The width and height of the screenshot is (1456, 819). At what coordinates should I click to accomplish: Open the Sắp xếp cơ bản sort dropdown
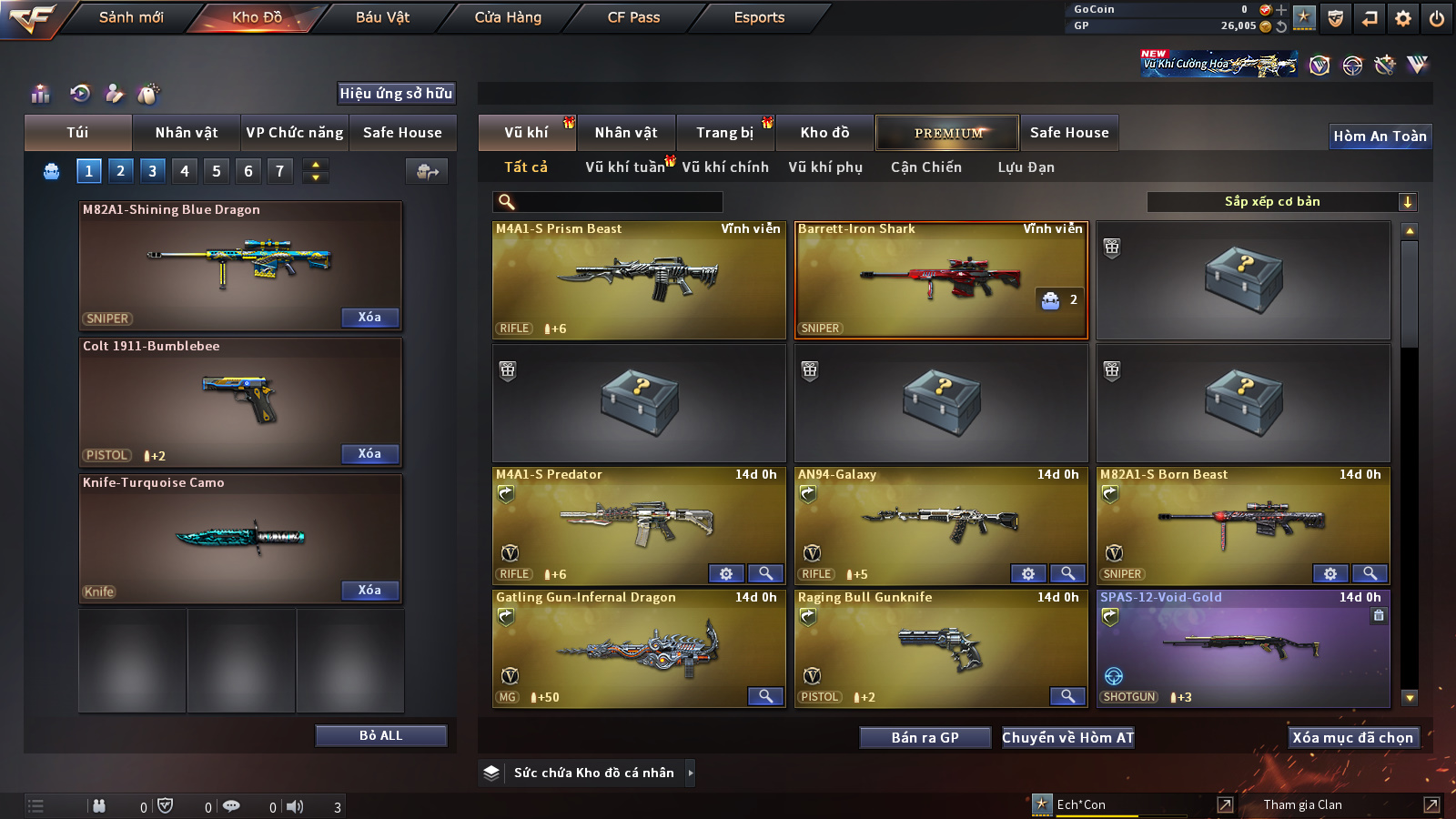(x=1281, y=202)
